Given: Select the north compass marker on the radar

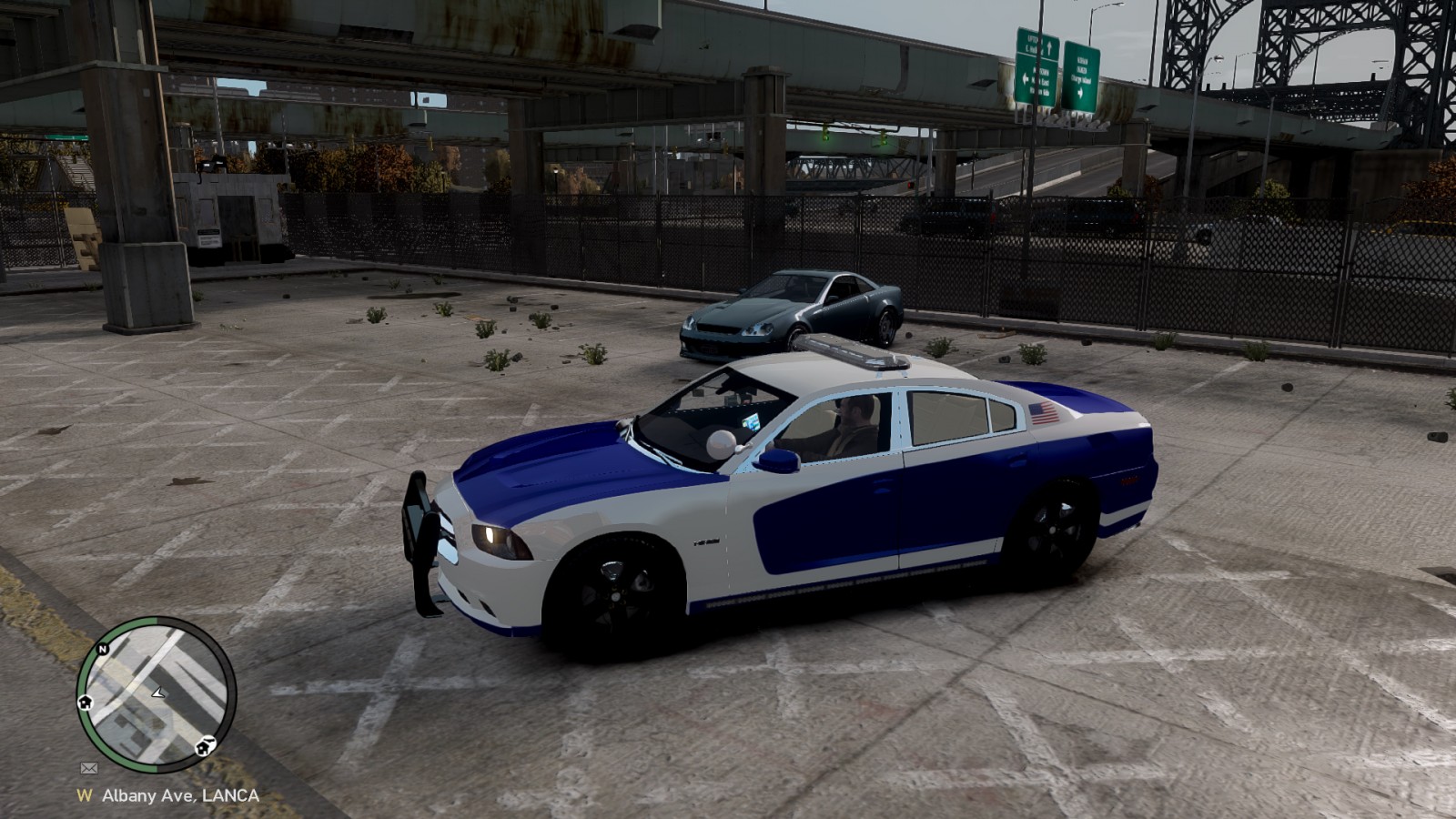Looking at the screenshot, I should click(x=103, y=650).
